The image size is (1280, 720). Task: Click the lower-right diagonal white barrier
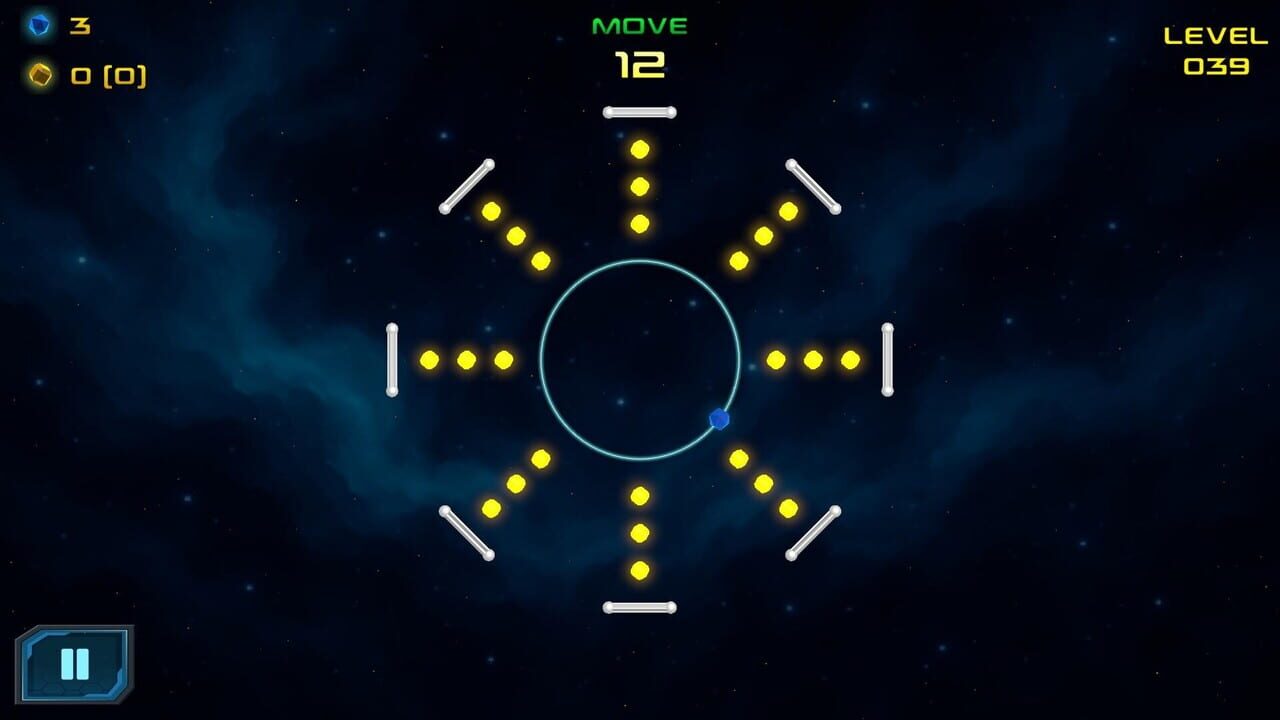click(812, 533)
